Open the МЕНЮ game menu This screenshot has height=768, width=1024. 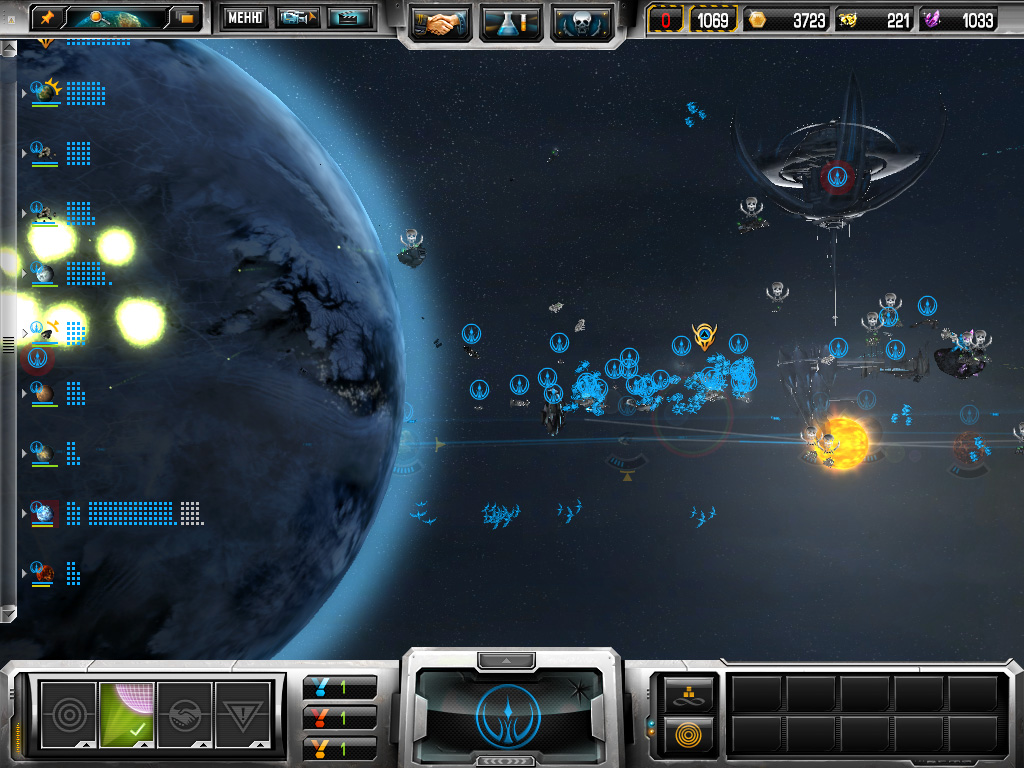click(x=244, y=18)
